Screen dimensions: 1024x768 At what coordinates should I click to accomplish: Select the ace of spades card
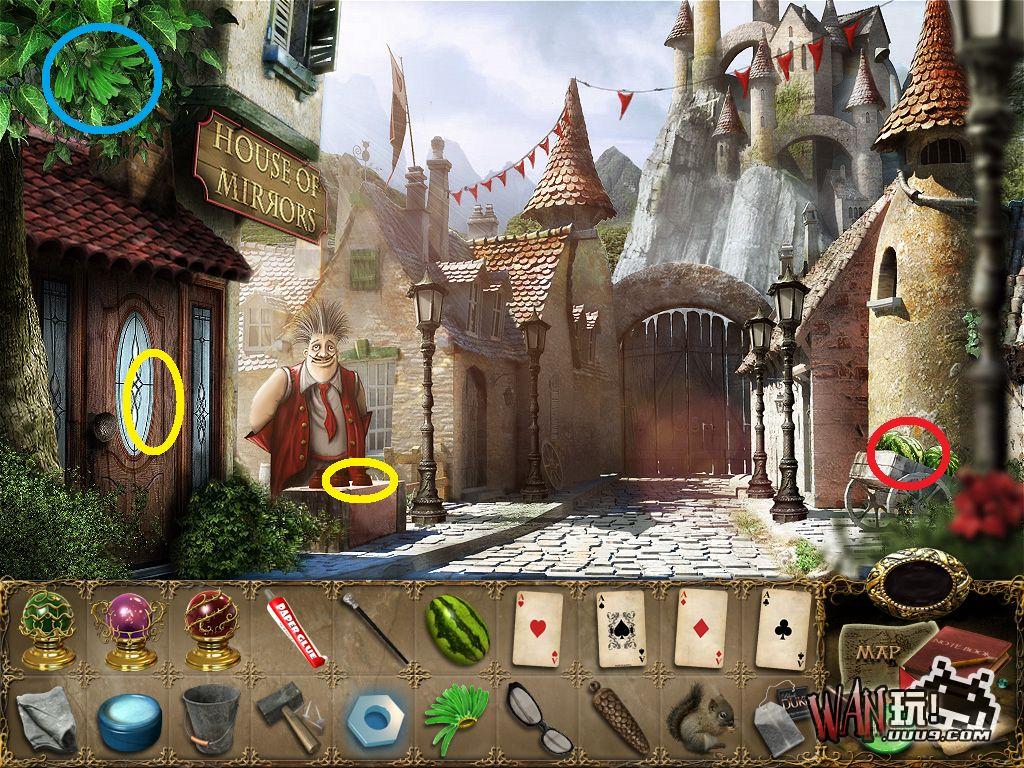pos(622,628)
